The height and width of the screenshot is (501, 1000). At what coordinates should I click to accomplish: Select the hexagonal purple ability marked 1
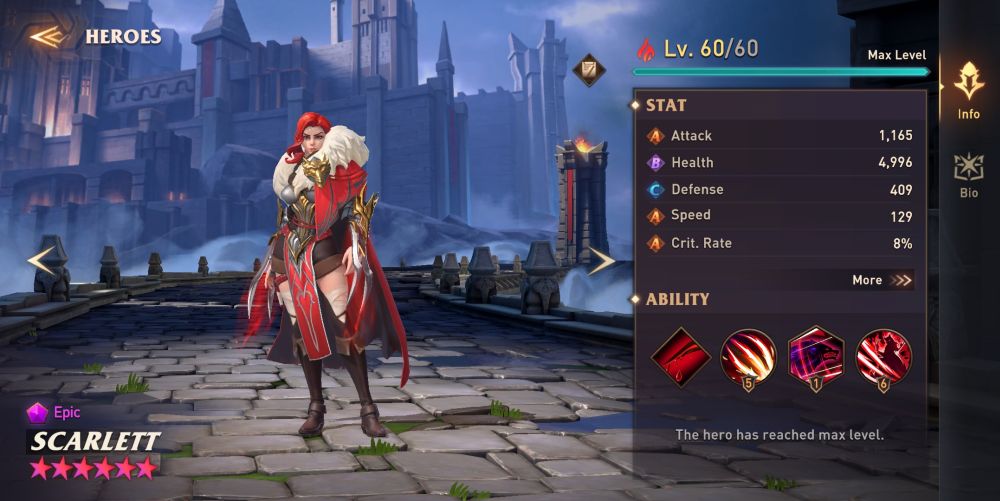tap(815, 356)
